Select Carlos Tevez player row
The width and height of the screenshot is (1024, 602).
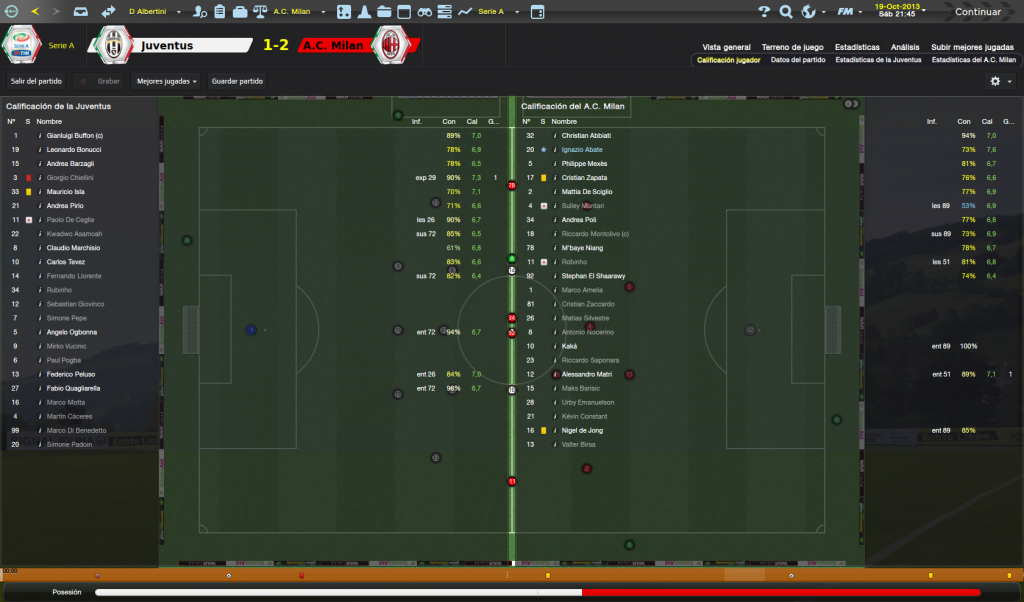(x=67, y=262)
